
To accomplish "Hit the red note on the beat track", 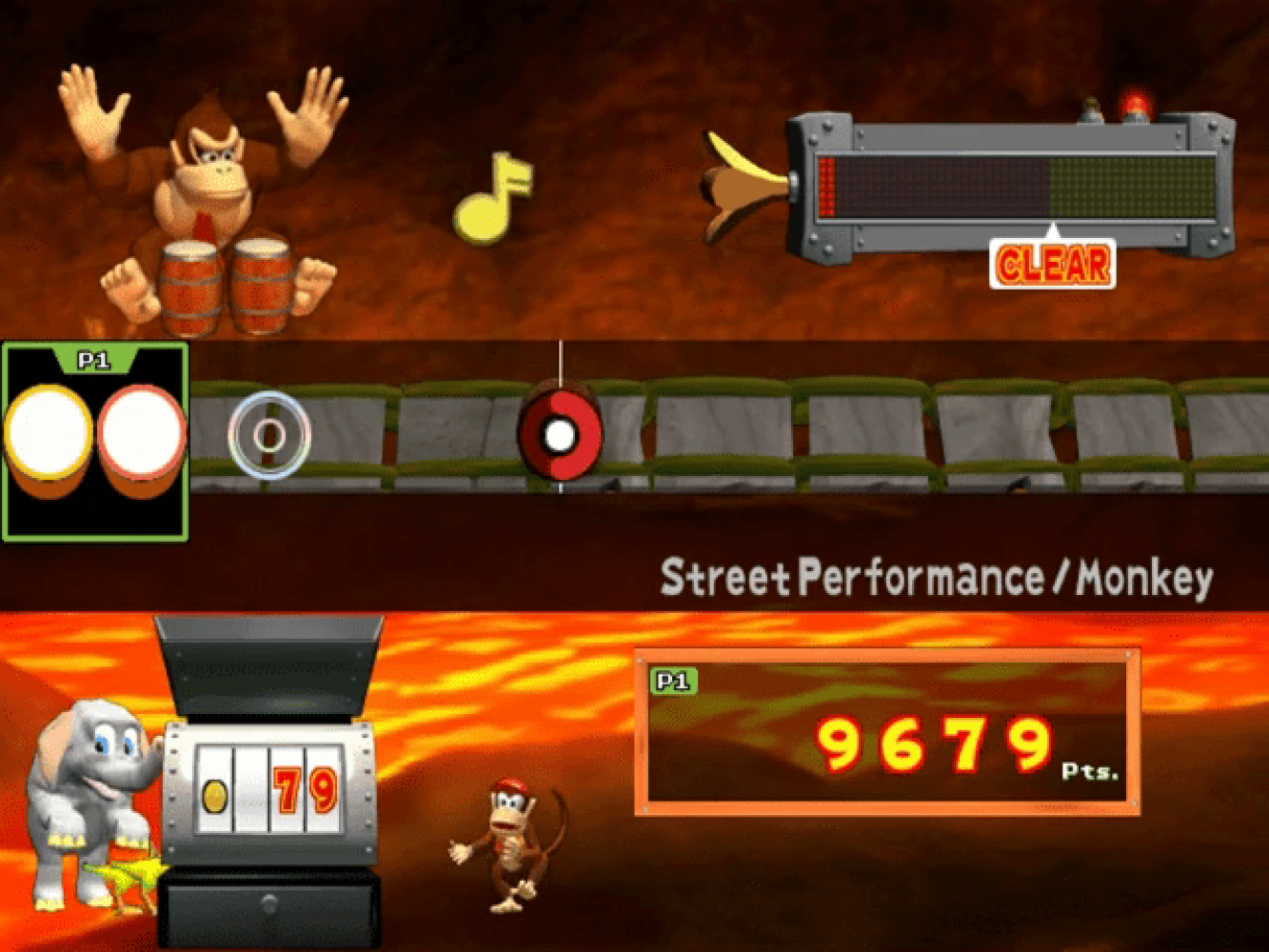I will [x=560, y=434].
